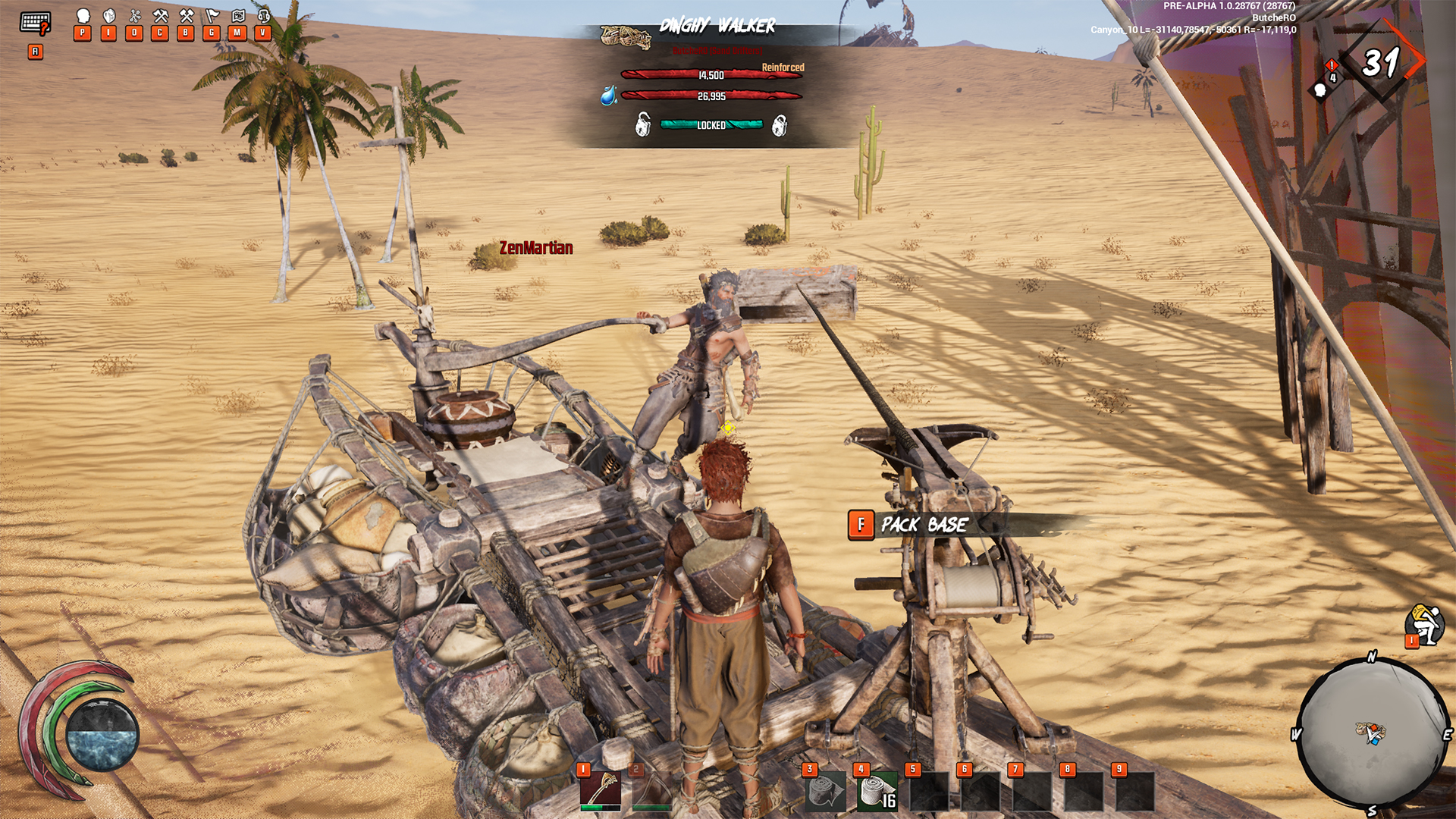Screen dimensions: 1456x819
Task: Click the left padlock on Dinghy Walker panel
Action: coord(643,124)
